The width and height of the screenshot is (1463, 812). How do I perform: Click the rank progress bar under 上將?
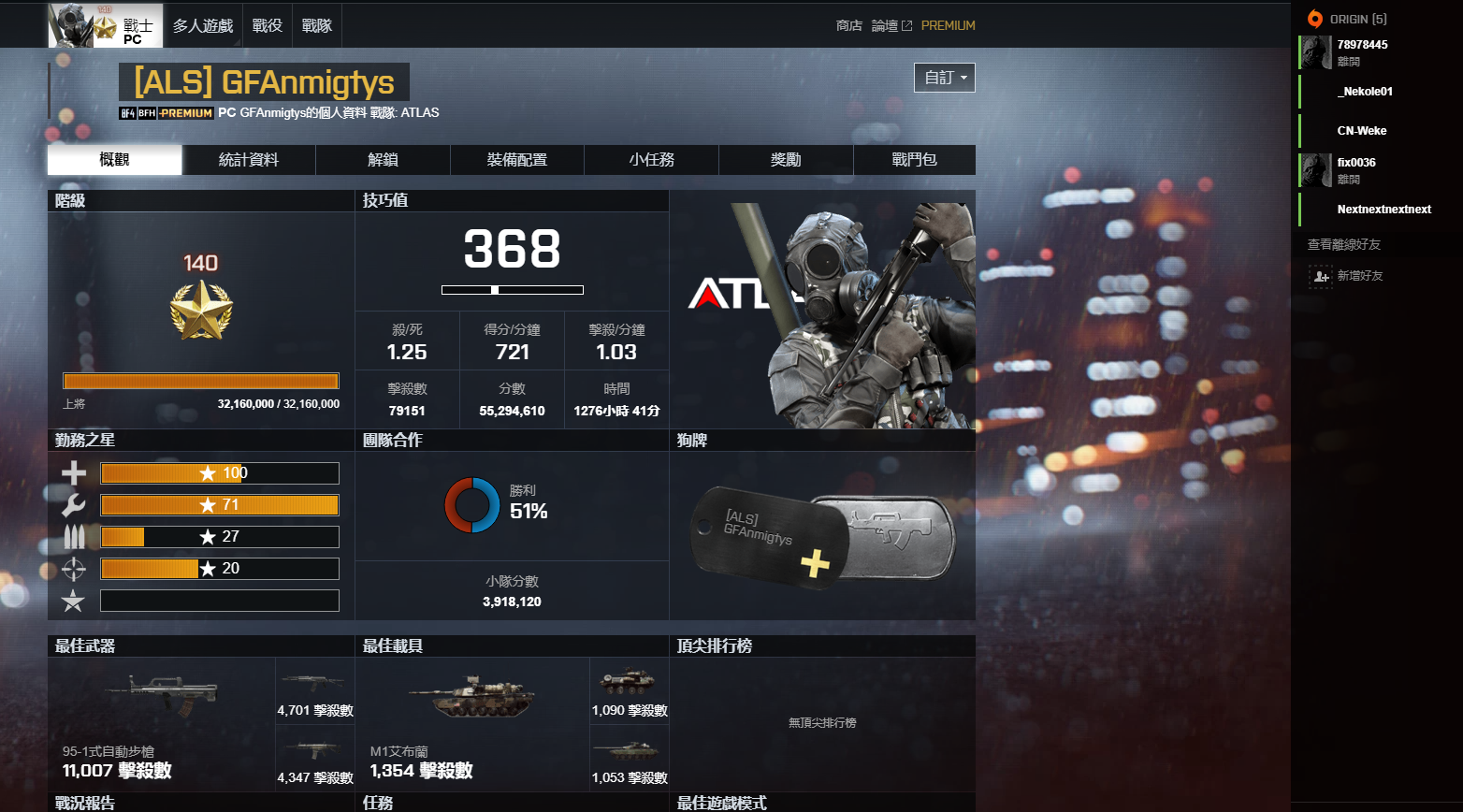point(200,380)
